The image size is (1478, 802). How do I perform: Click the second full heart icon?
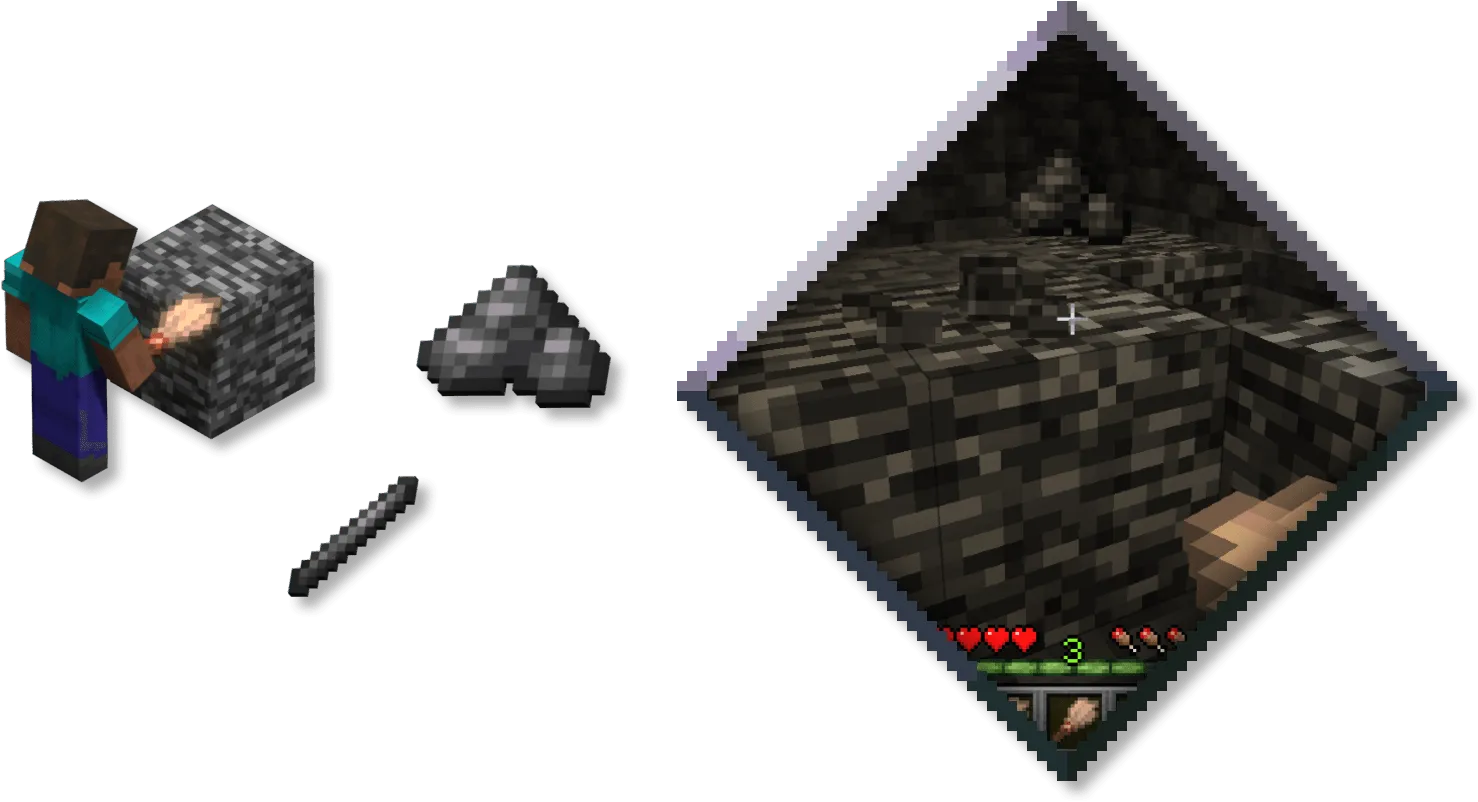coord(995,637)
